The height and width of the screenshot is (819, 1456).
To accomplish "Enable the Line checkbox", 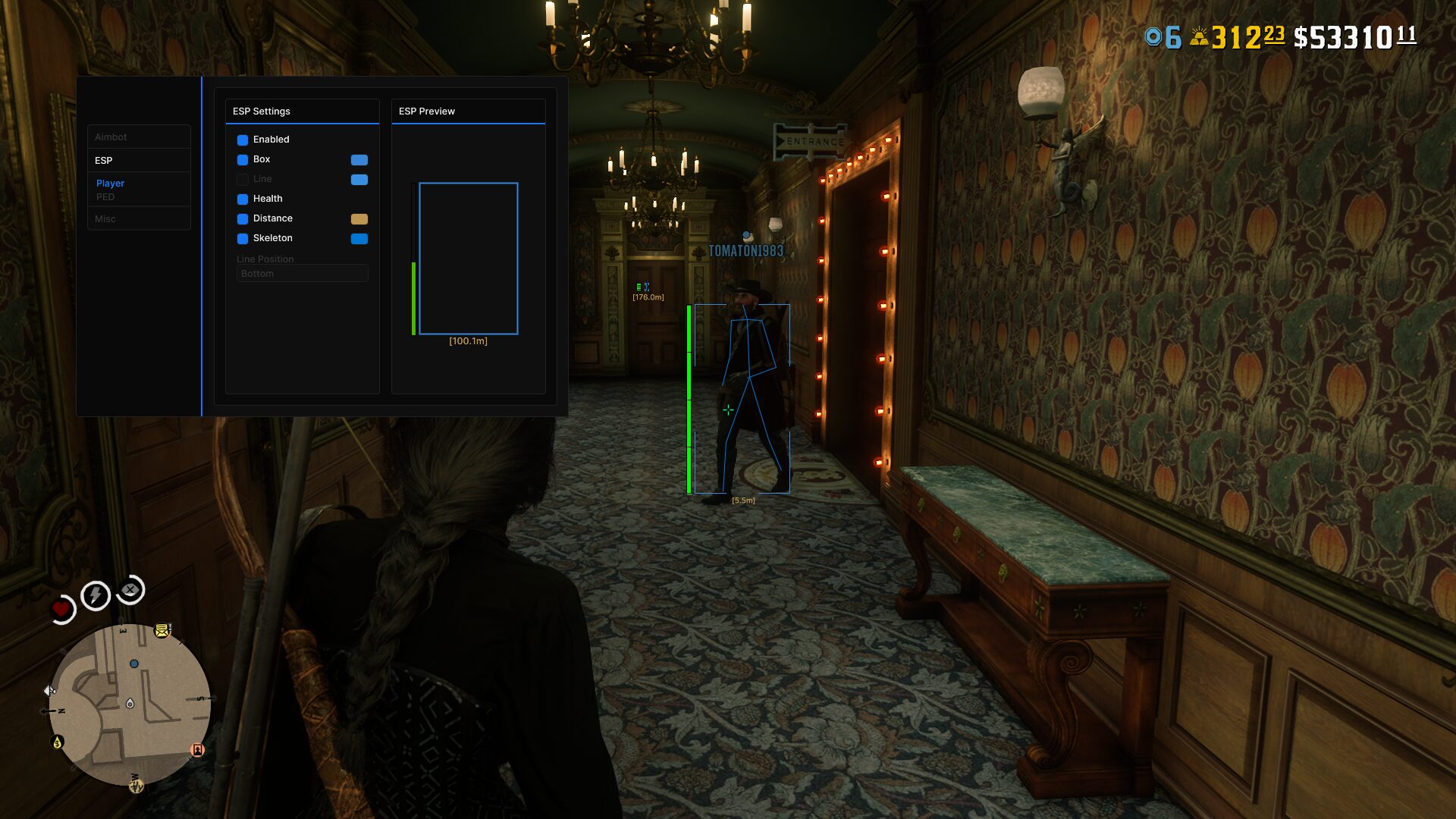I will pos(243,180).
